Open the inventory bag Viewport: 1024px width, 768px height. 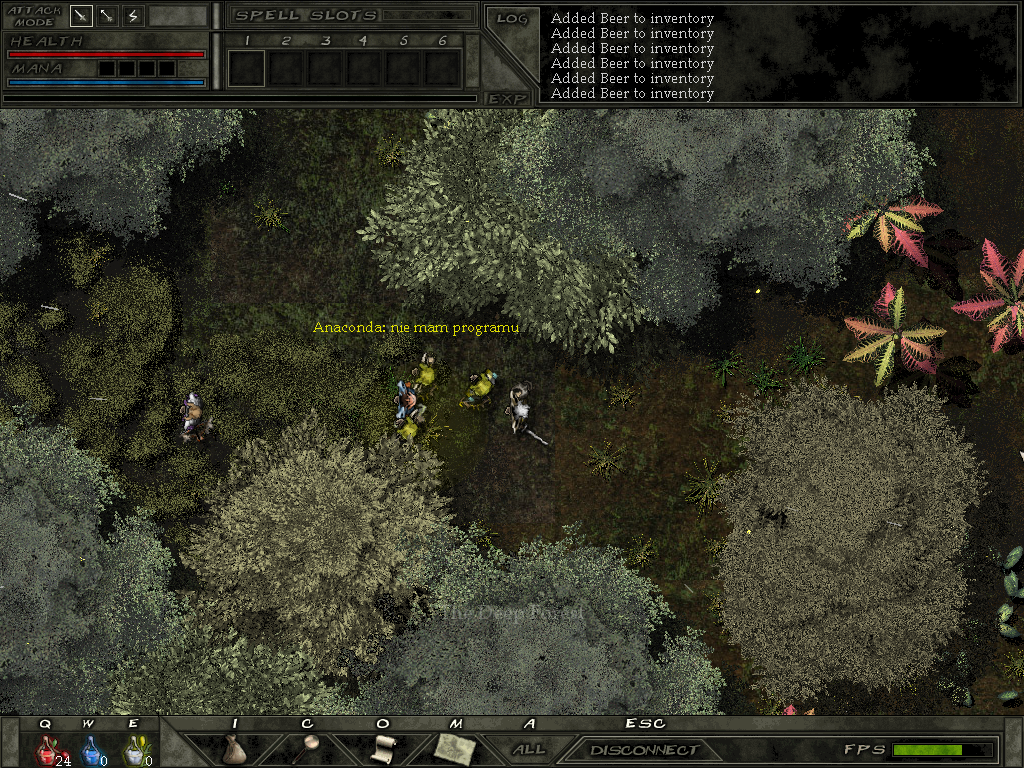coord(234,749)
